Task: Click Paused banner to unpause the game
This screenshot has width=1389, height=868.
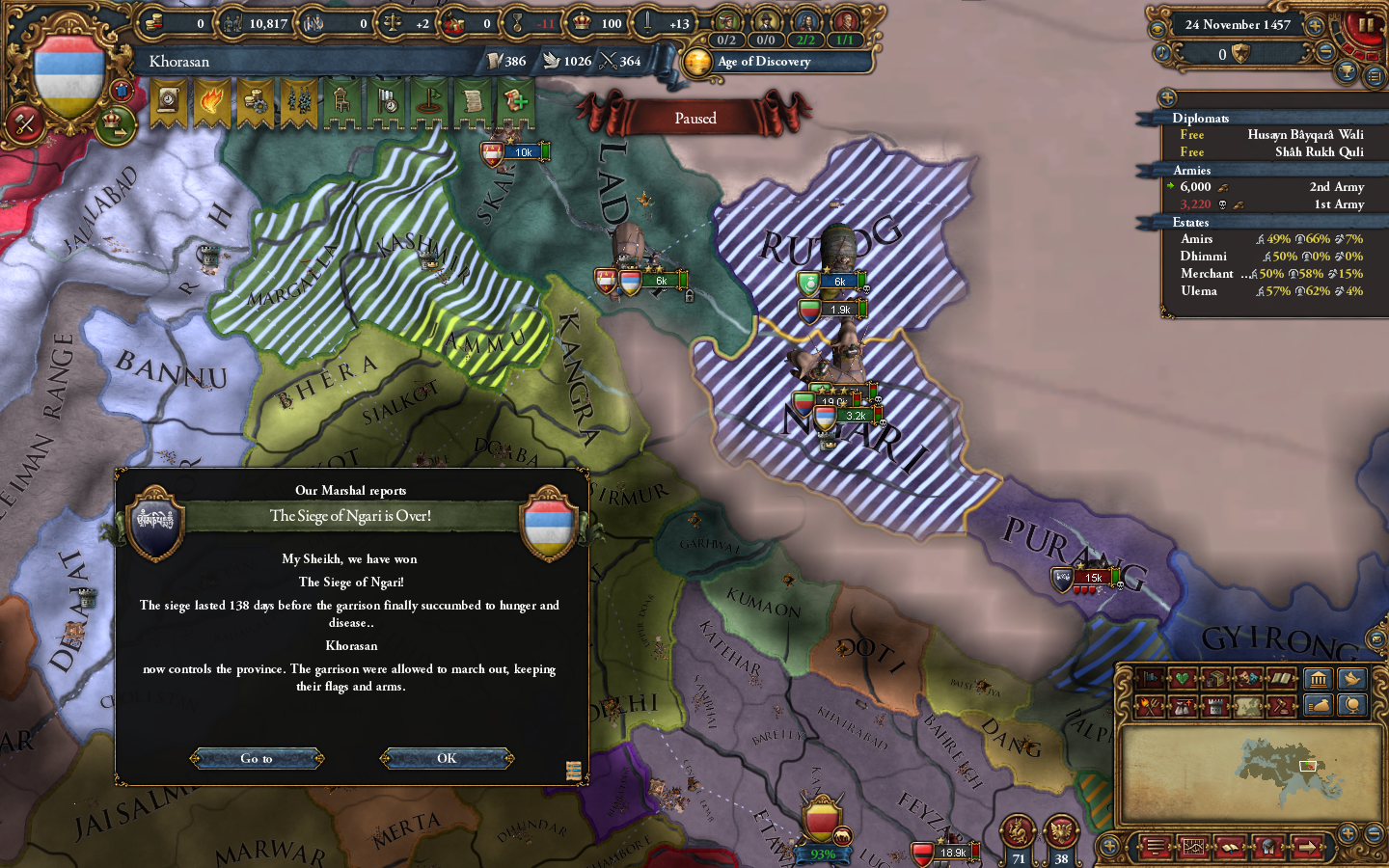Action: [696, 118]
